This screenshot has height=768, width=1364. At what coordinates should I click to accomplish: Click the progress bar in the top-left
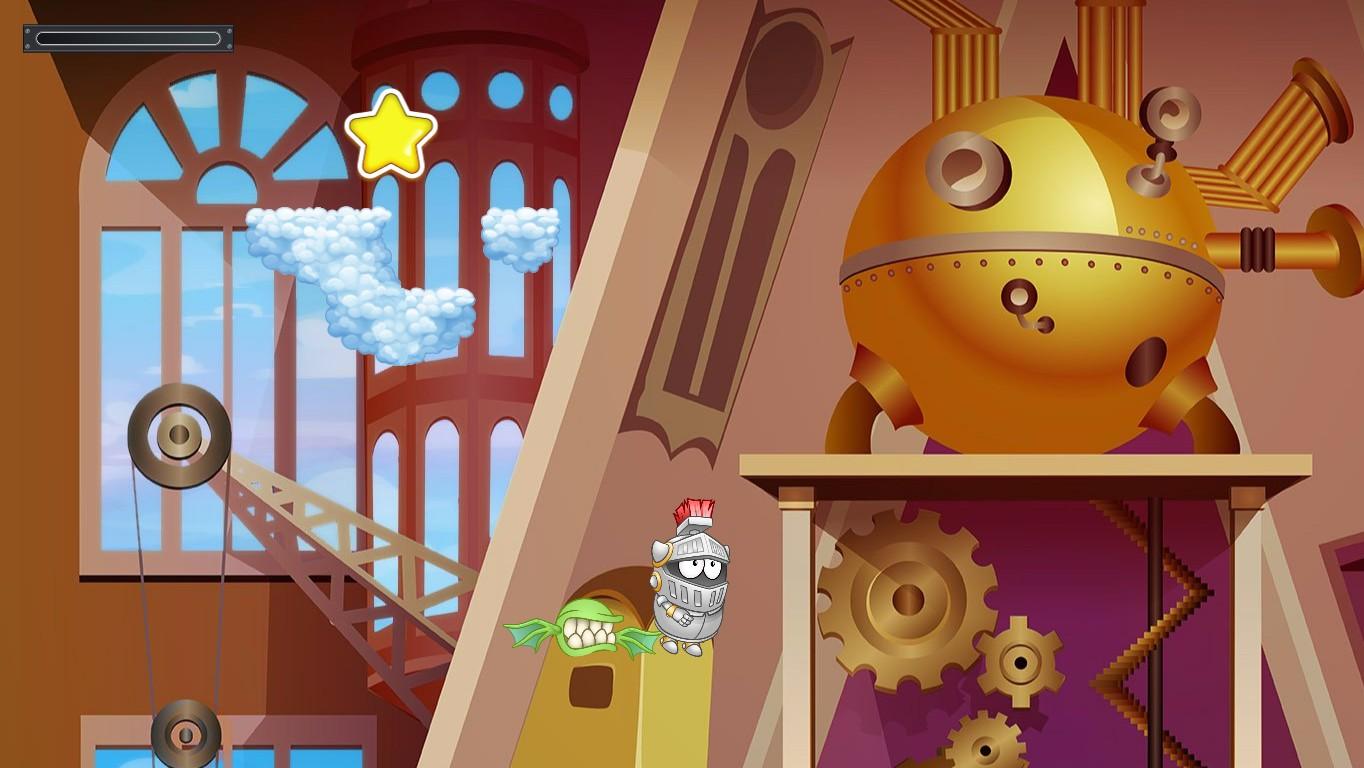127,38
